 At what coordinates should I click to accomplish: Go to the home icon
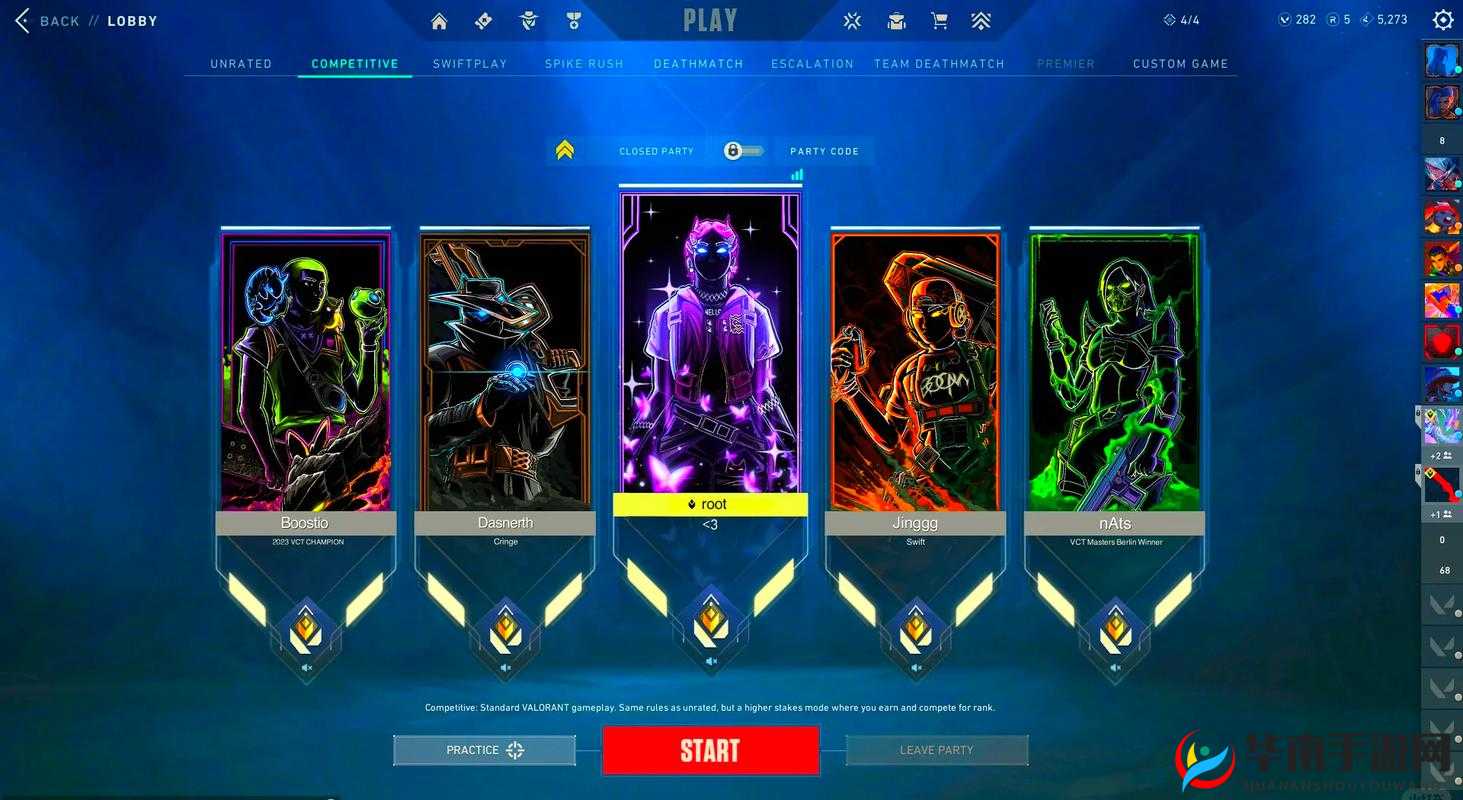click(439, 21)
